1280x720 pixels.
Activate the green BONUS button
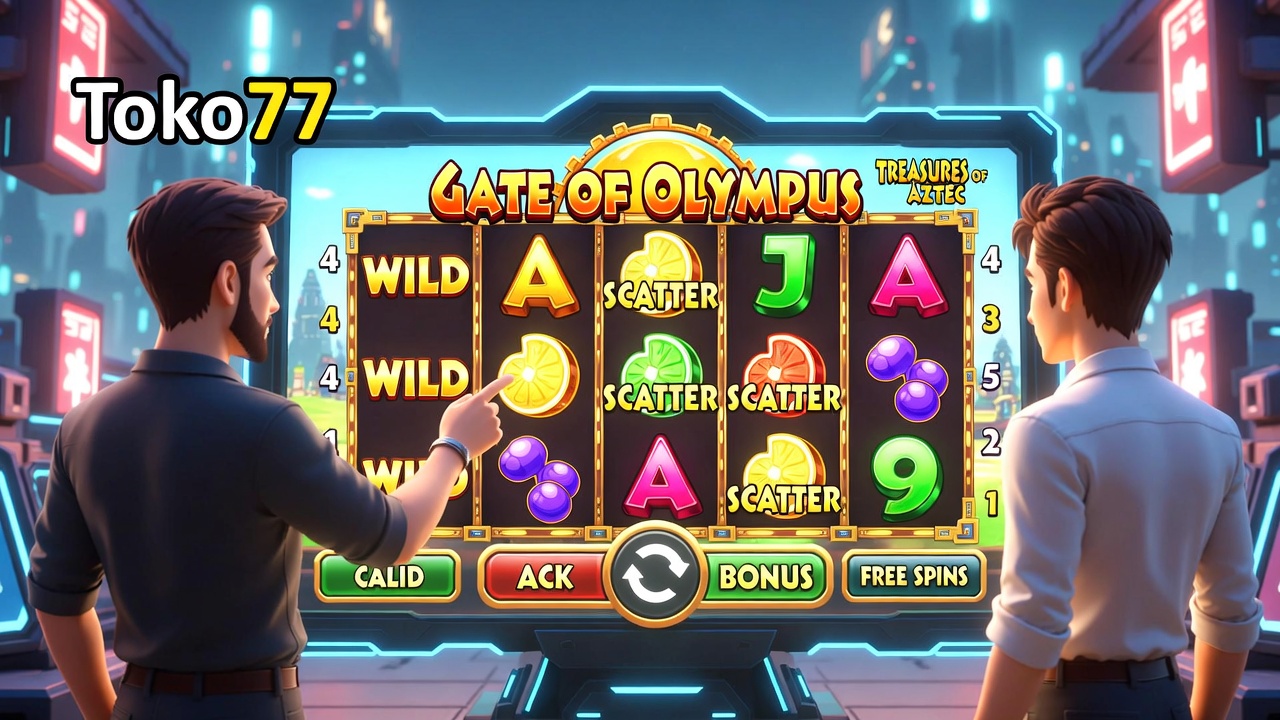click(766, 576)
